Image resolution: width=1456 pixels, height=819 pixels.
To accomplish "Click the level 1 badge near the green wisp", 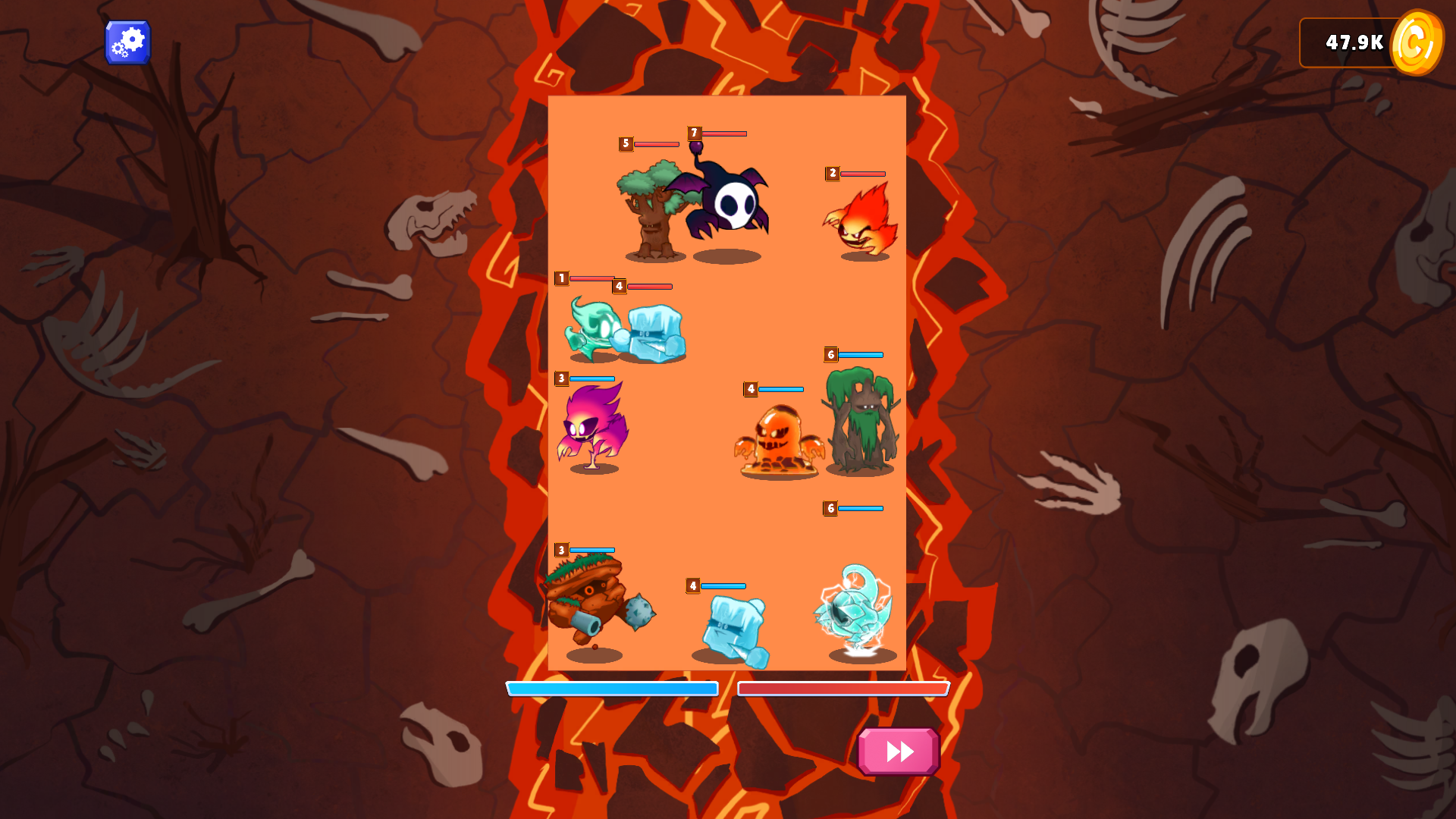I will (x=561, y=278).
